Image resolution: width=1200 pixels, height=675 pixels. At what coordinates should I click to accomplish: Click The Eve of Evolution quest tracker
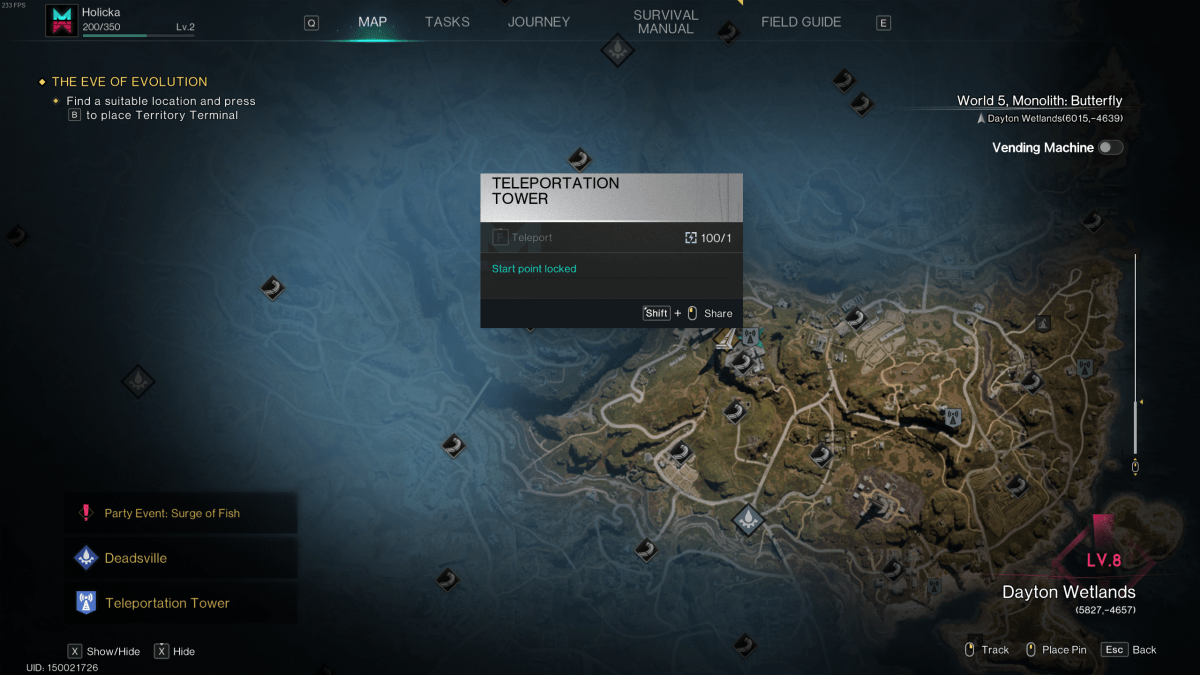(129, 82)
